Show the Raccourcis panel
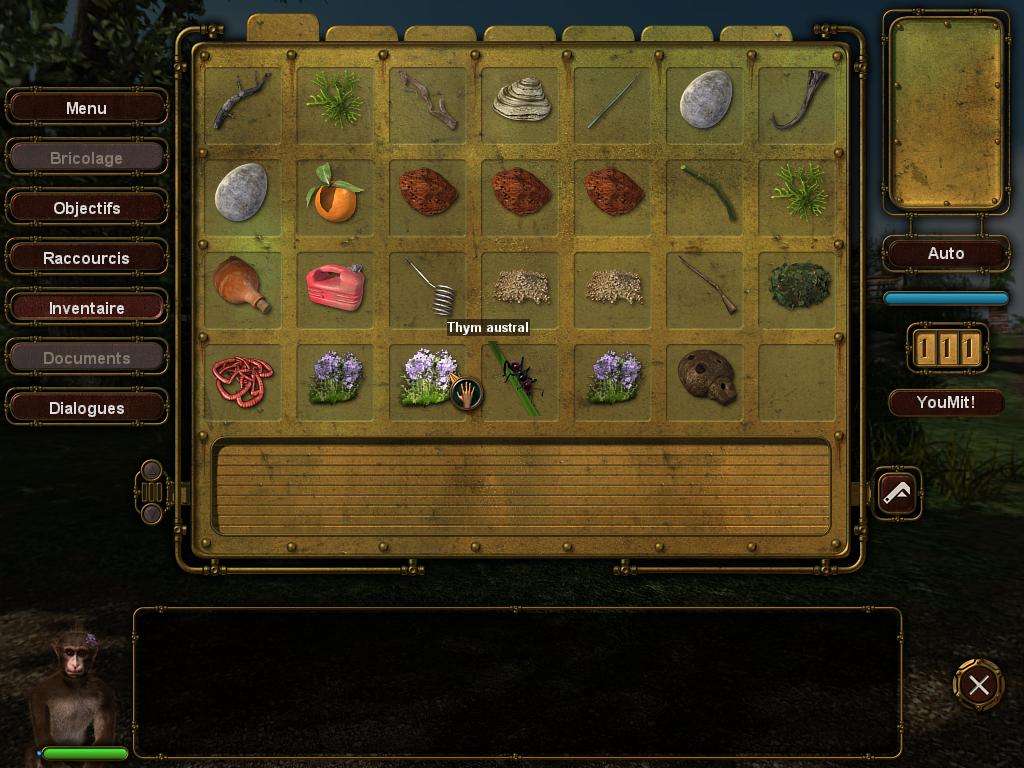 (86, 258)
